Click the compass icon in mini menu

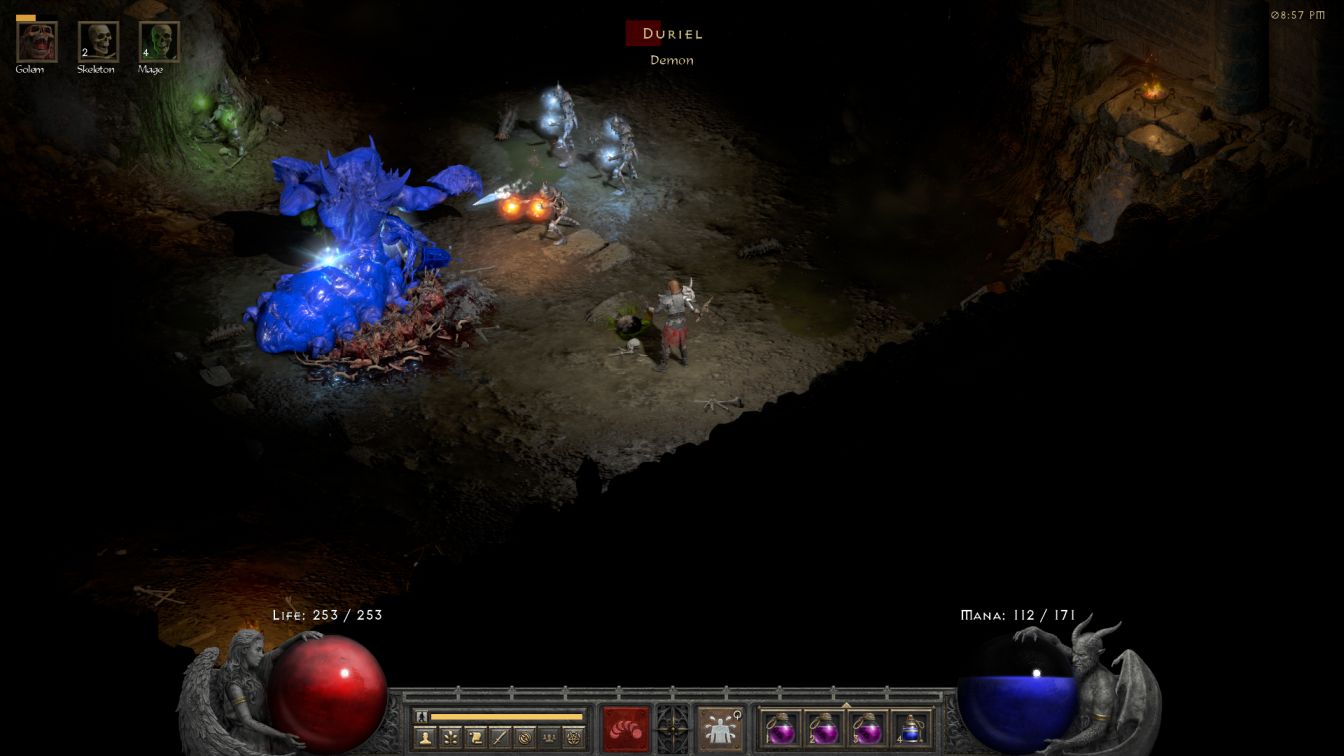point(524,738)
